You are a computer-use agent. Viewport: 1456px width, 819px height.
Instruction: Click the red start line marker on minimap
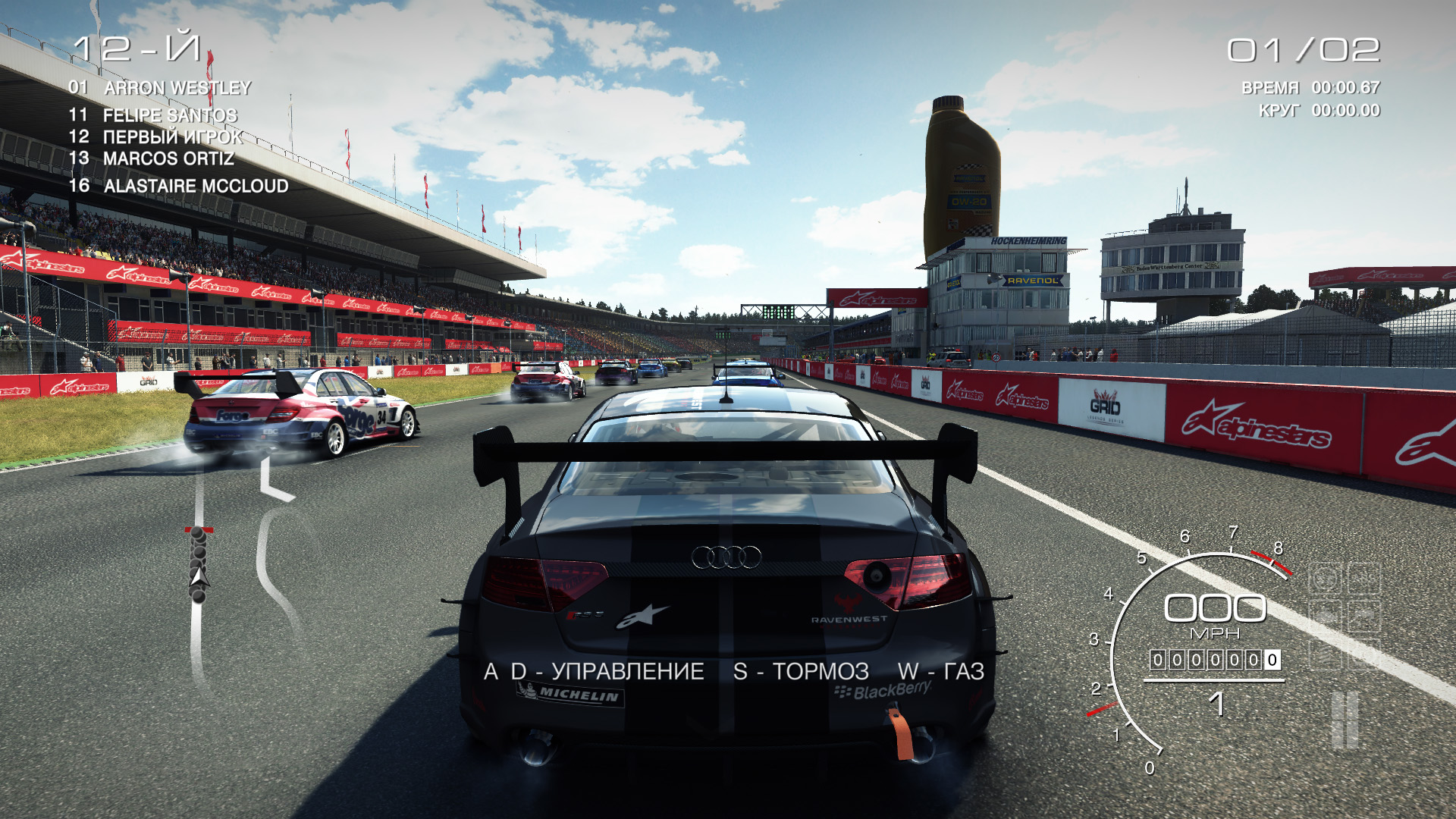pyautogui.click(x=199, y=530)
